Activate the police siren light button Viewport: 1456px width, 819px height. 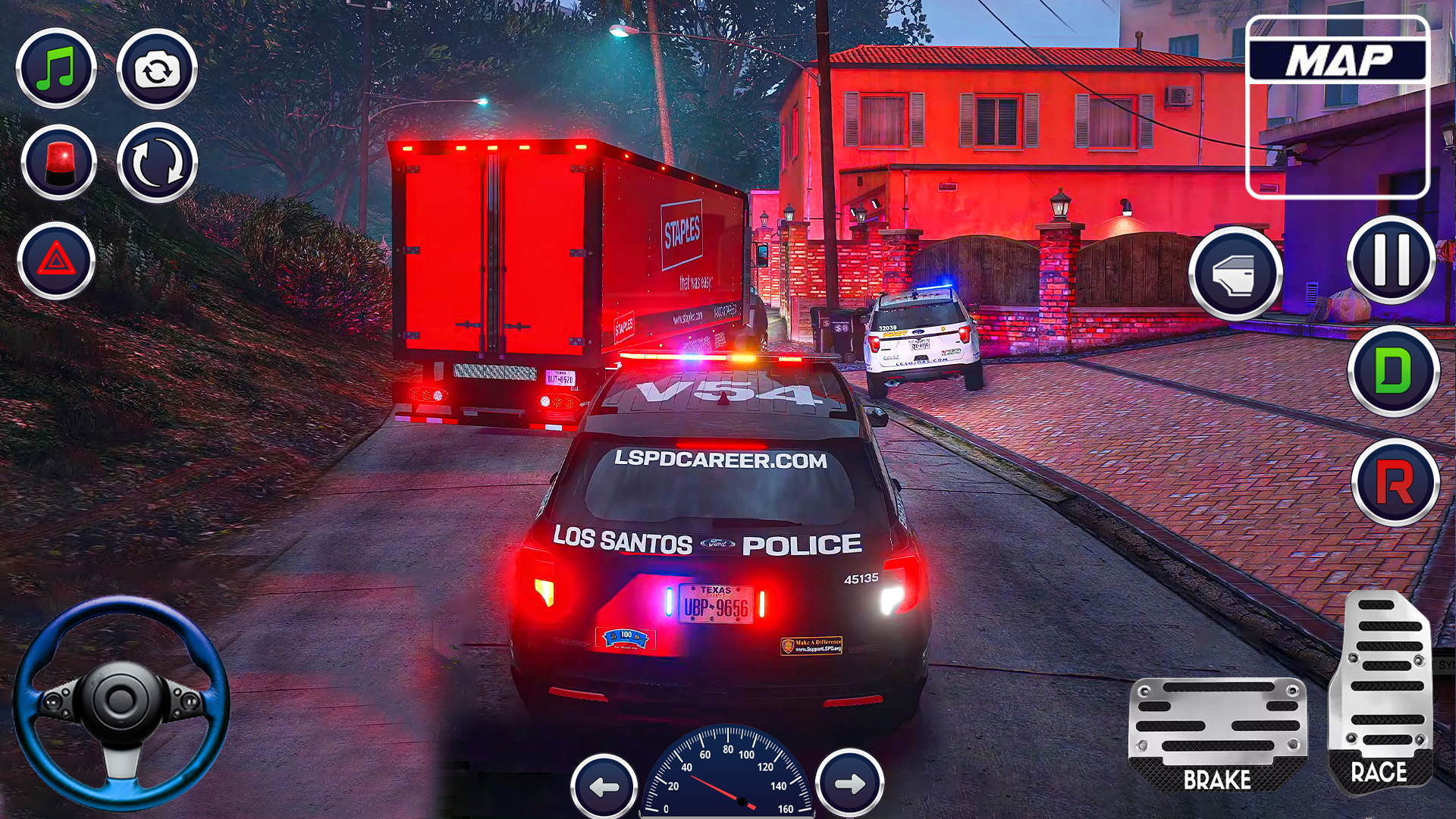[x=58, y=163]
